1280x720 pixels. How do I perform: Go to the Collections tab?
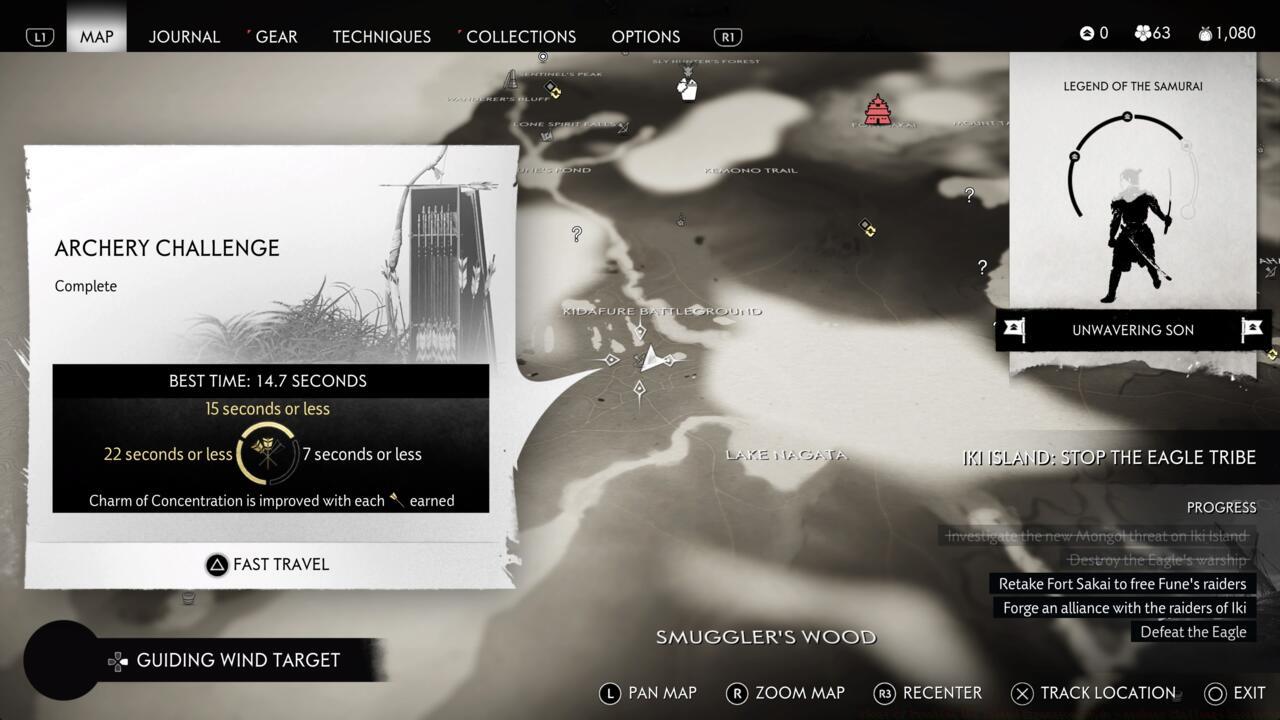point(520,36)
